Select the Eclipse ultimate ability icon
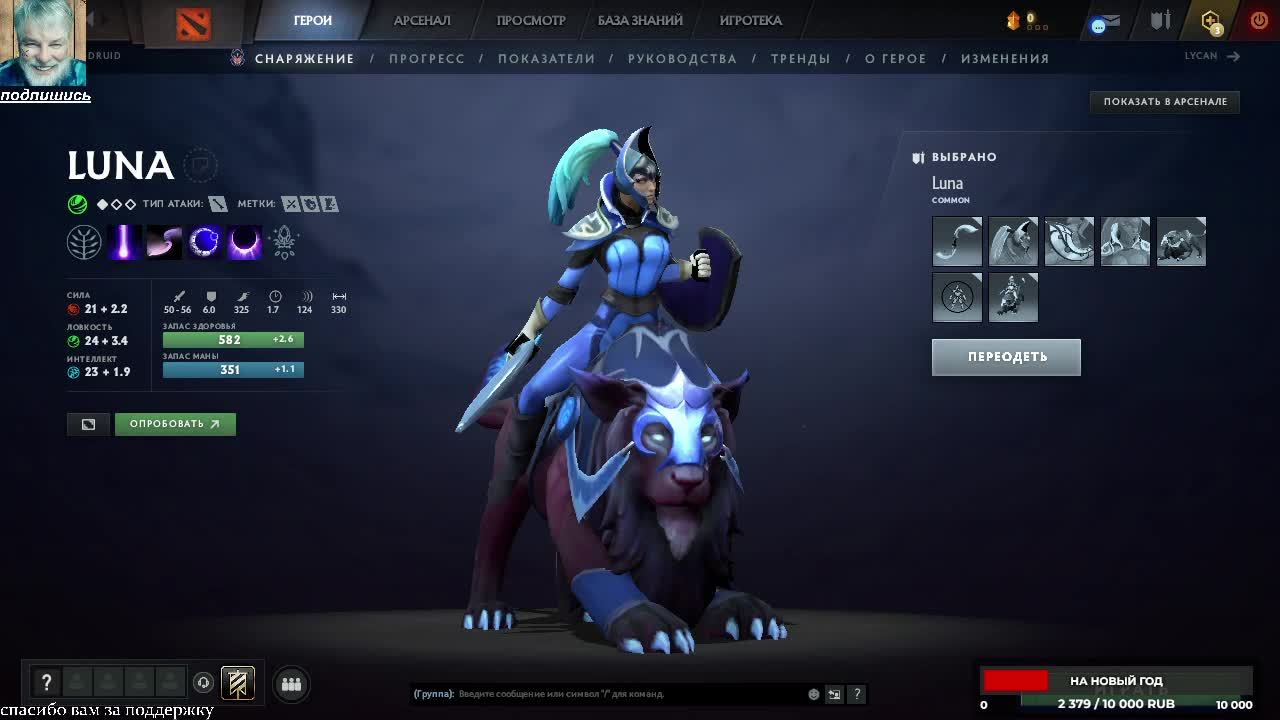The image size is (1280, 720). point(244,242)
